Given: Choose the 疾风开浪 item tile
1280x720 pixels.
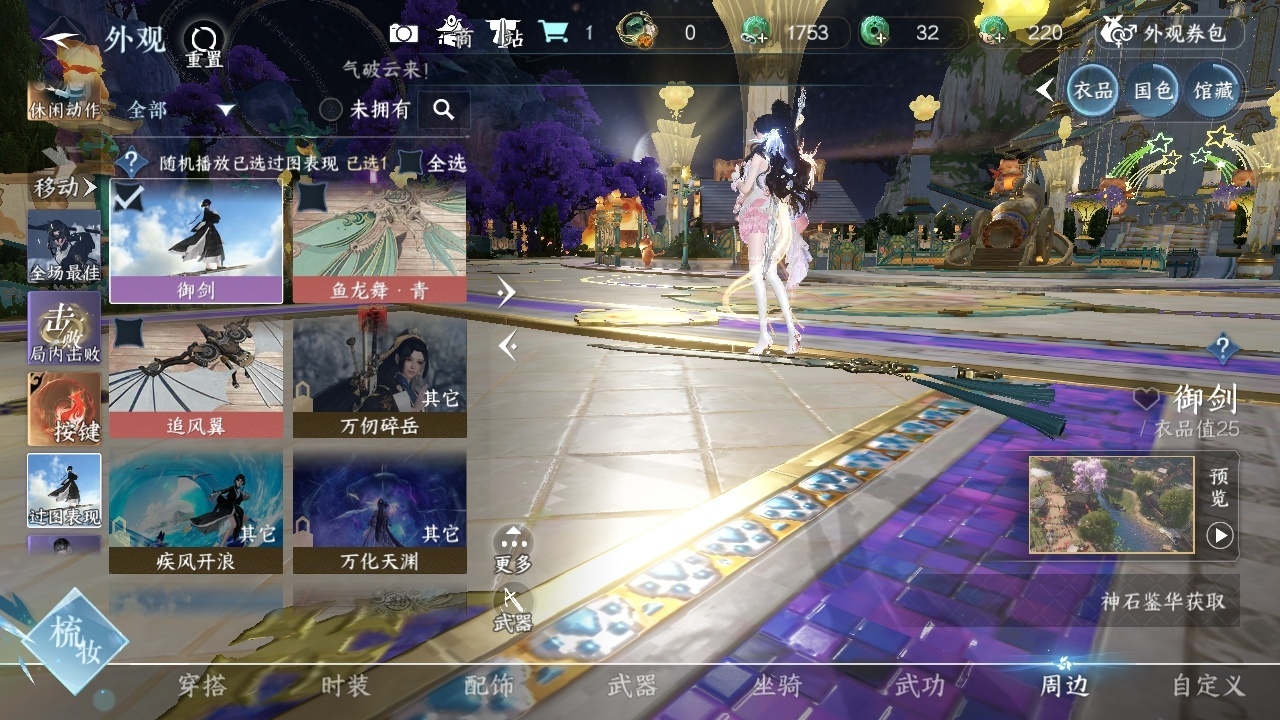Looking at the screenshot, I should click(x=195, y=512).
